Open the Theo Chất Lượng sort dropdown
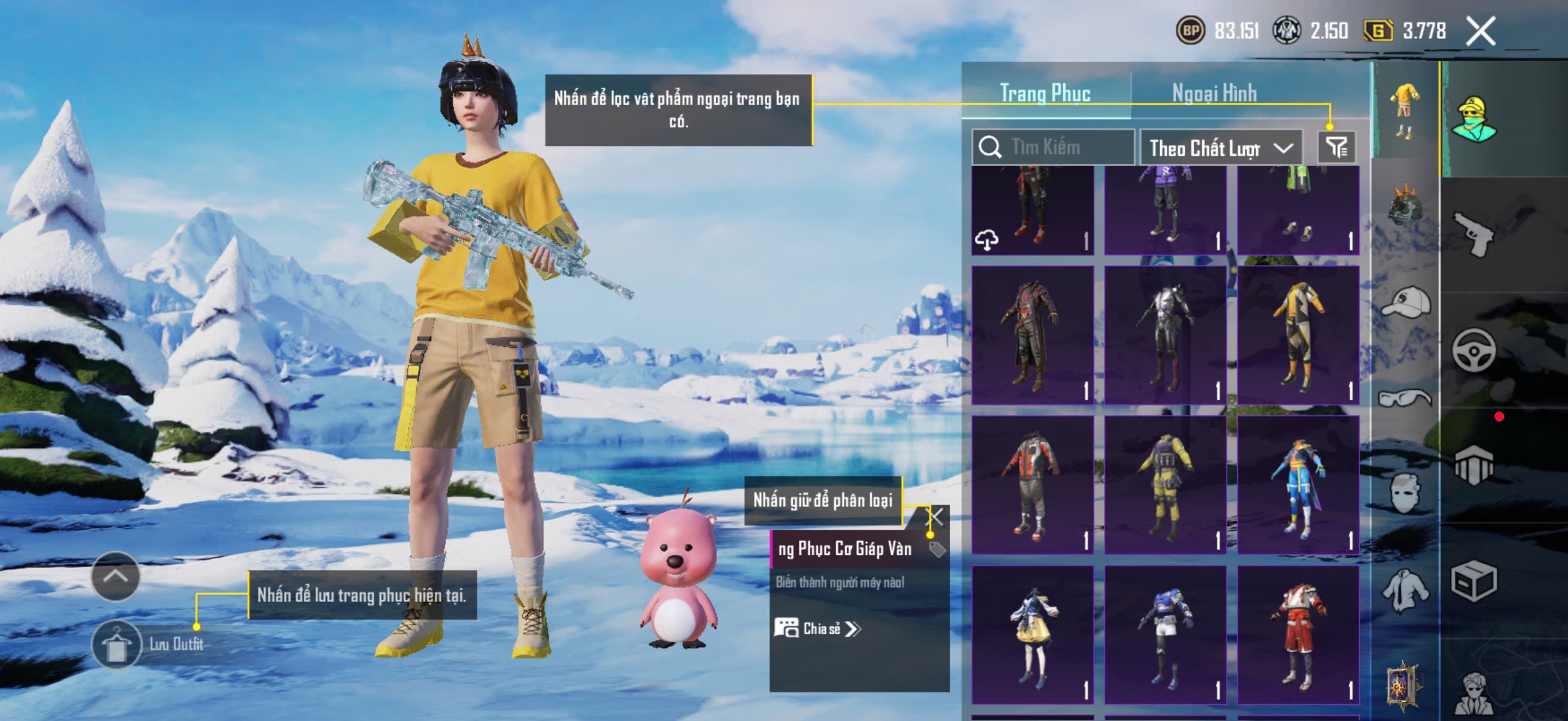Viewport: 1568px width, 721px height. (x=1221, y=148)
